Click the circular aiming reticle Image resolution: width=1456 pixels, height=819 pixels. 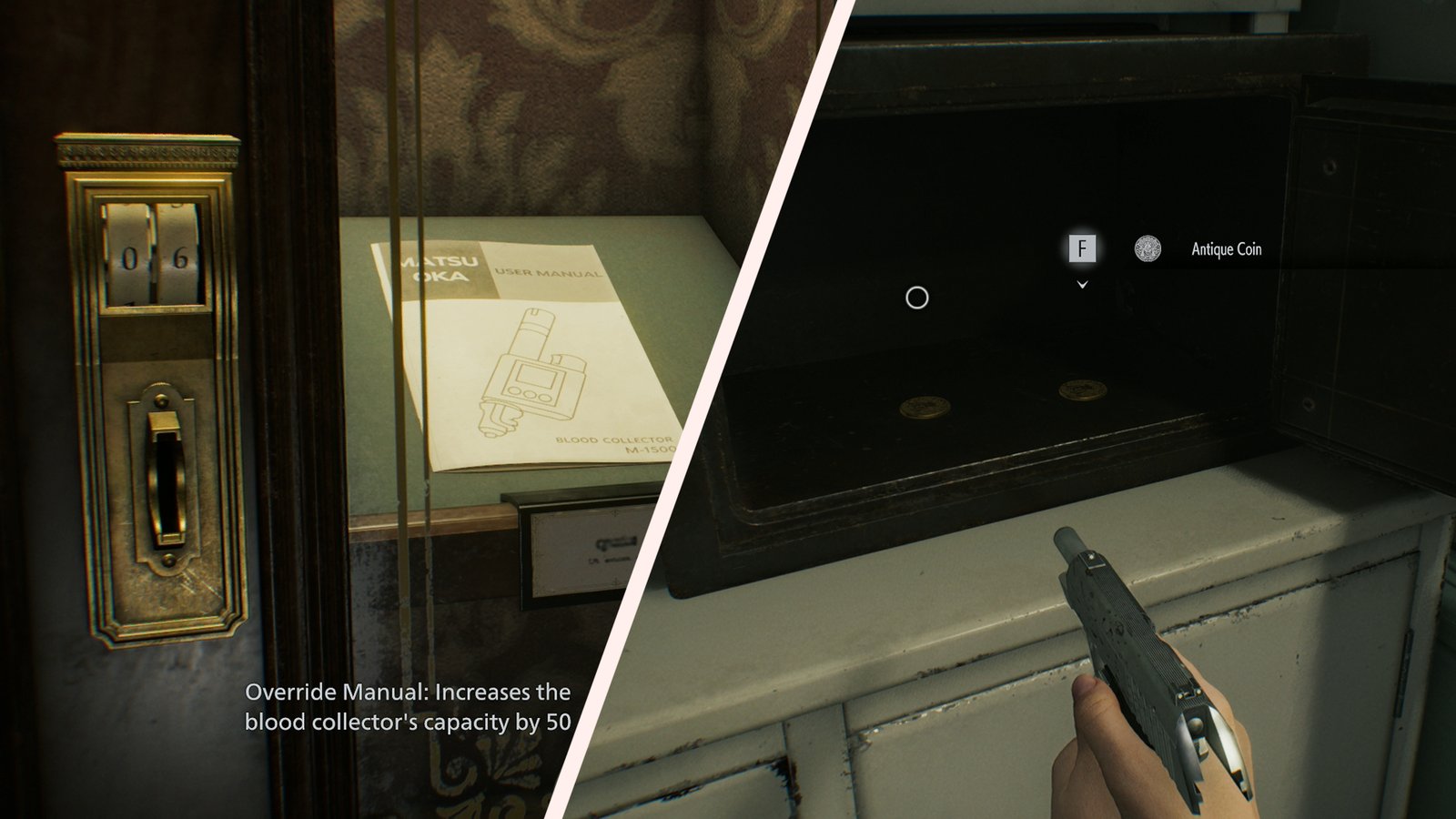click(916, 295)
